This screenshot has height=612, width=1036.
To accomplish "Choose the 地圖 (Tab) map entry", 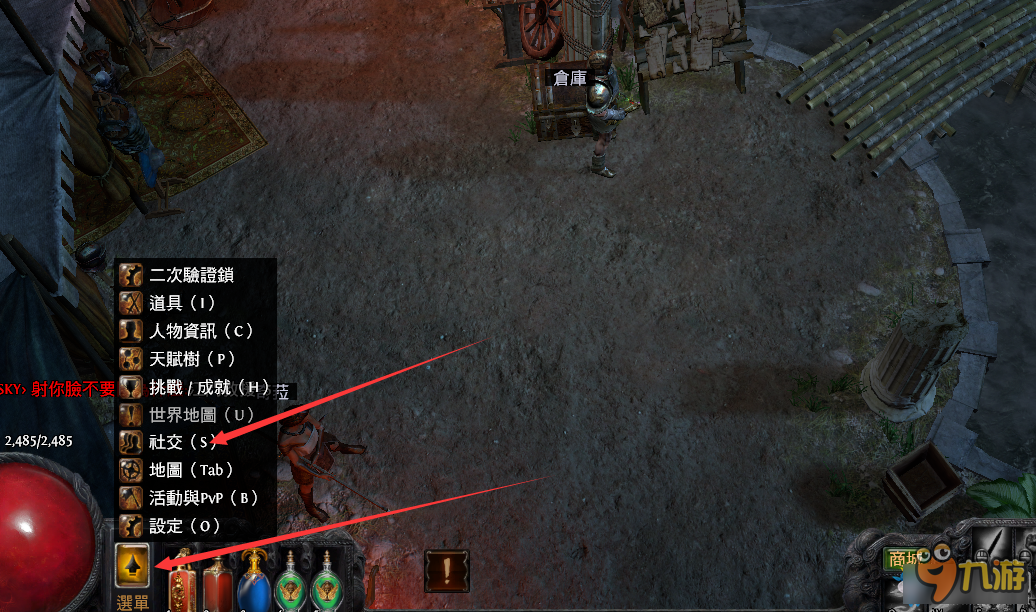I will (x=190, y=469).
